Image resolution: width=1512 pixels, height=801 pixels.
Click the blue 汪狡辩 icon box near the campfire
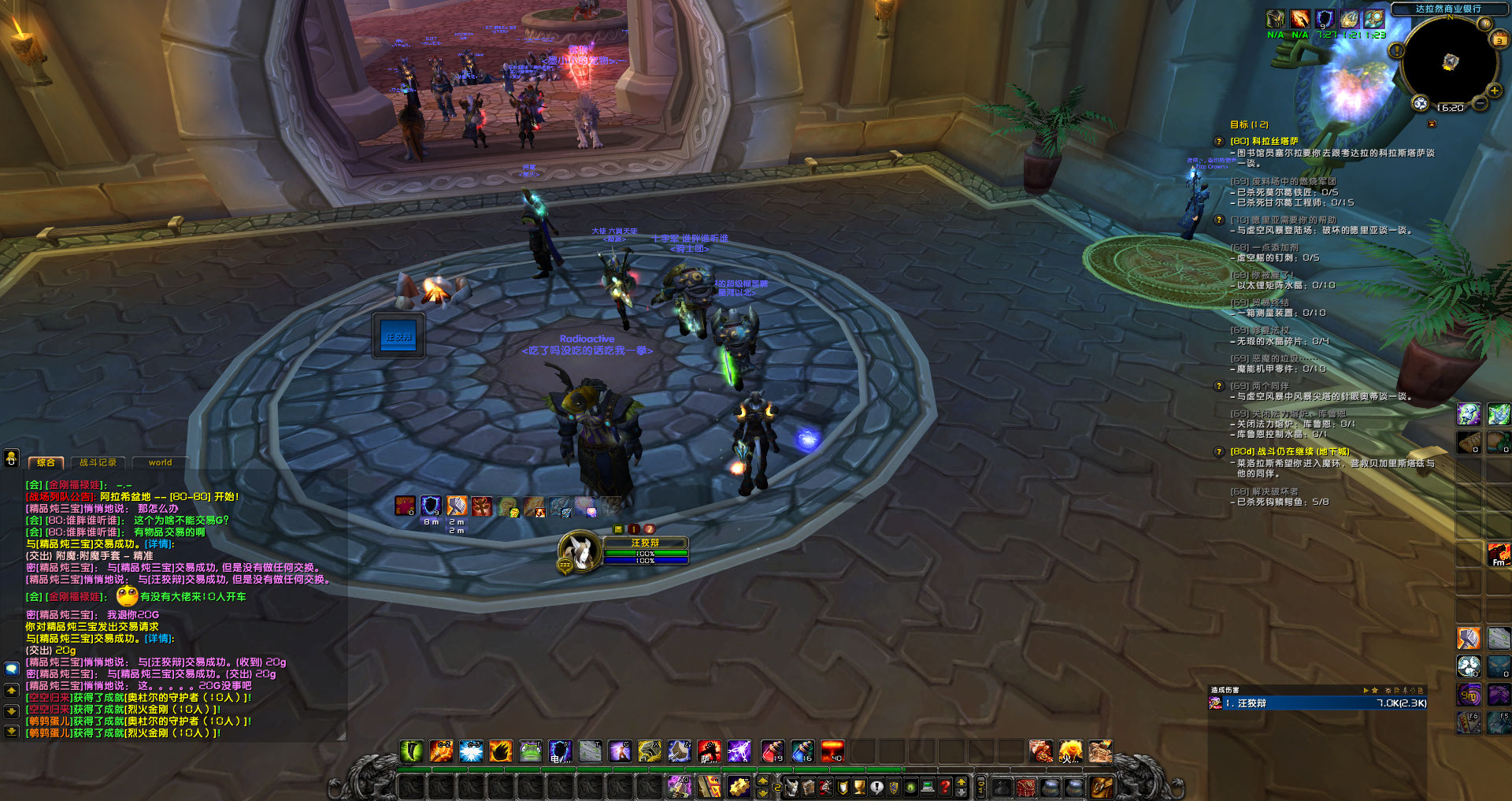tap(398, 334)
